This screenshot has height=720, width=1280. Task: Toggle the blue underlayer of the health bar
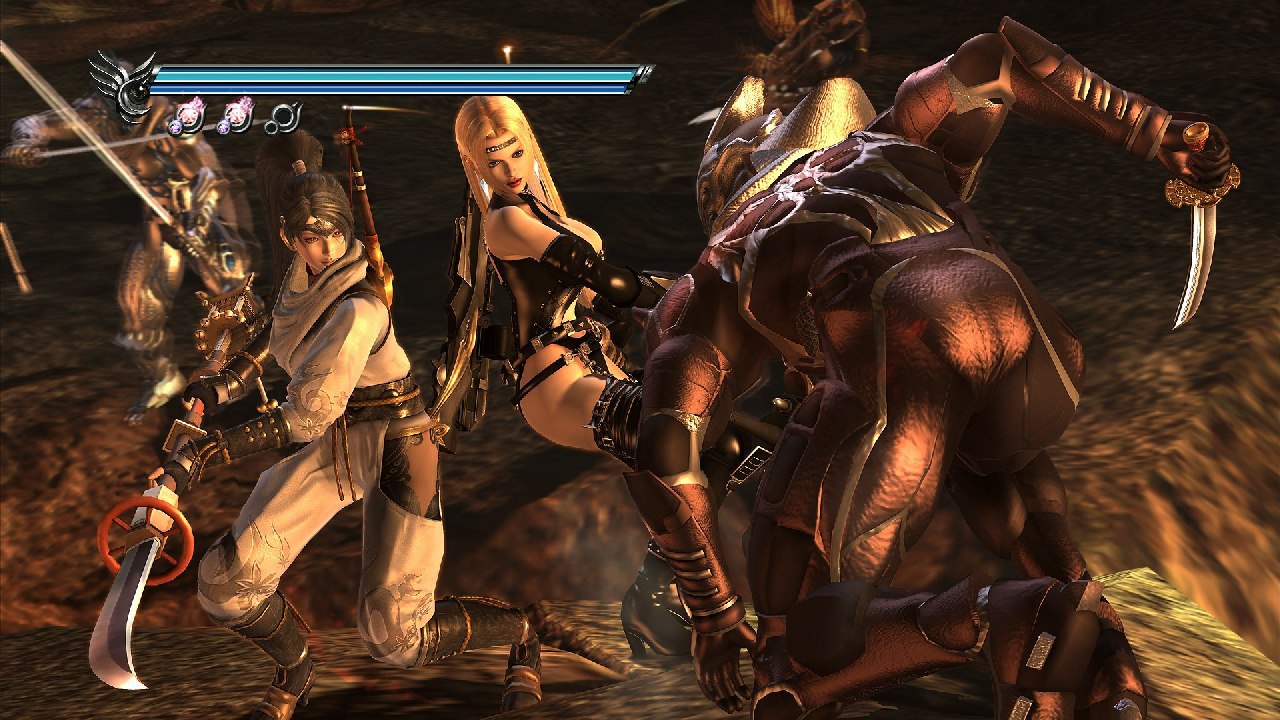pos(400,88)
